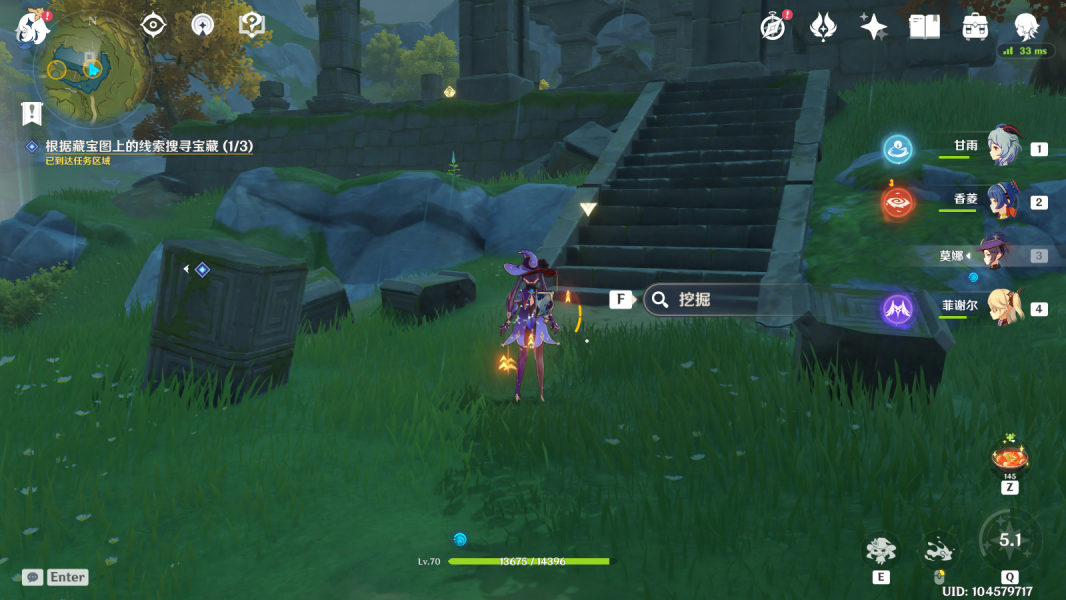Open the chat box speech bubble

32,577
